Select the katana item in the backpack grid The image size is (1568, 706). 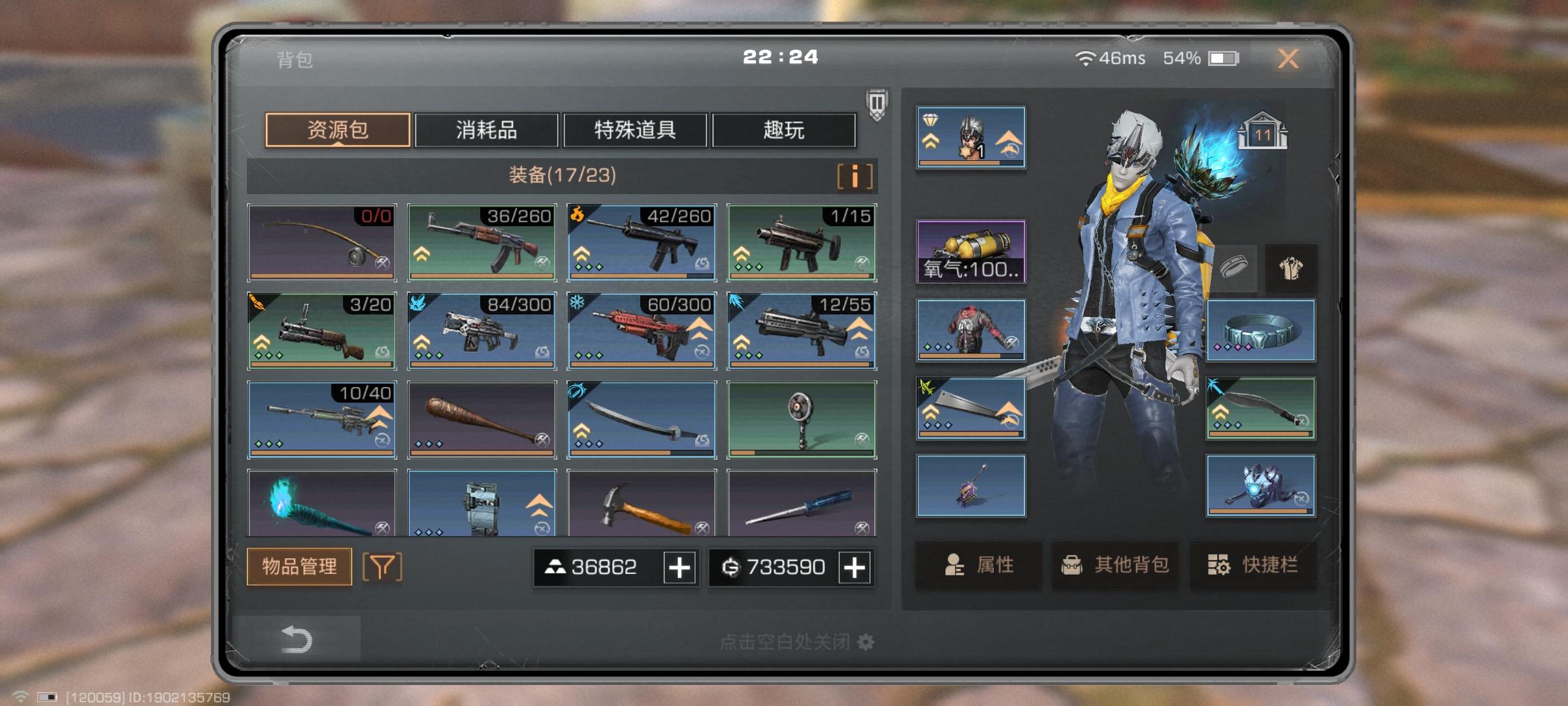coord(642,419)
